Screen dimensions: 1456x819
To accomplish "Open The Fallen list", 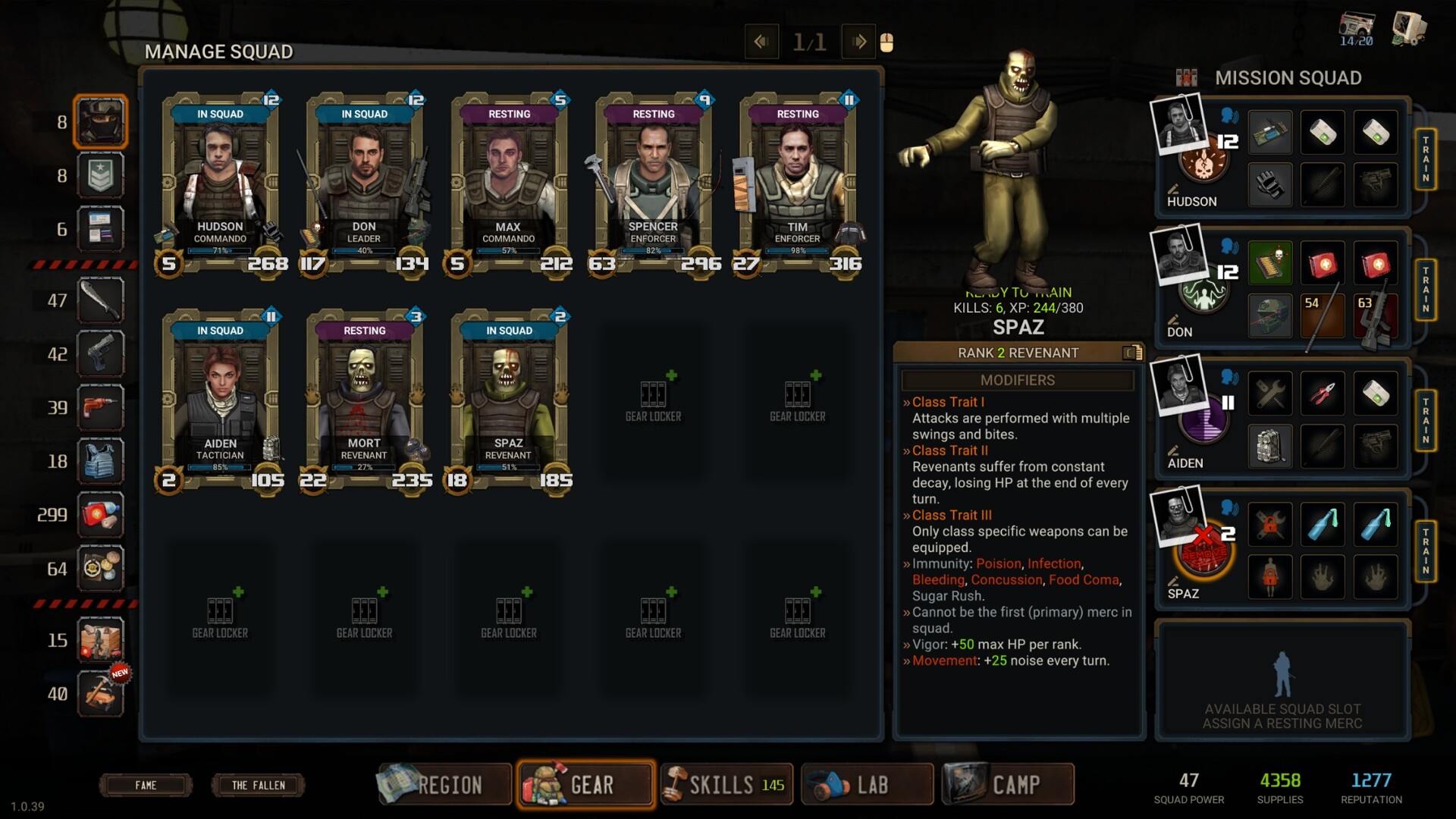I will 258,785.
